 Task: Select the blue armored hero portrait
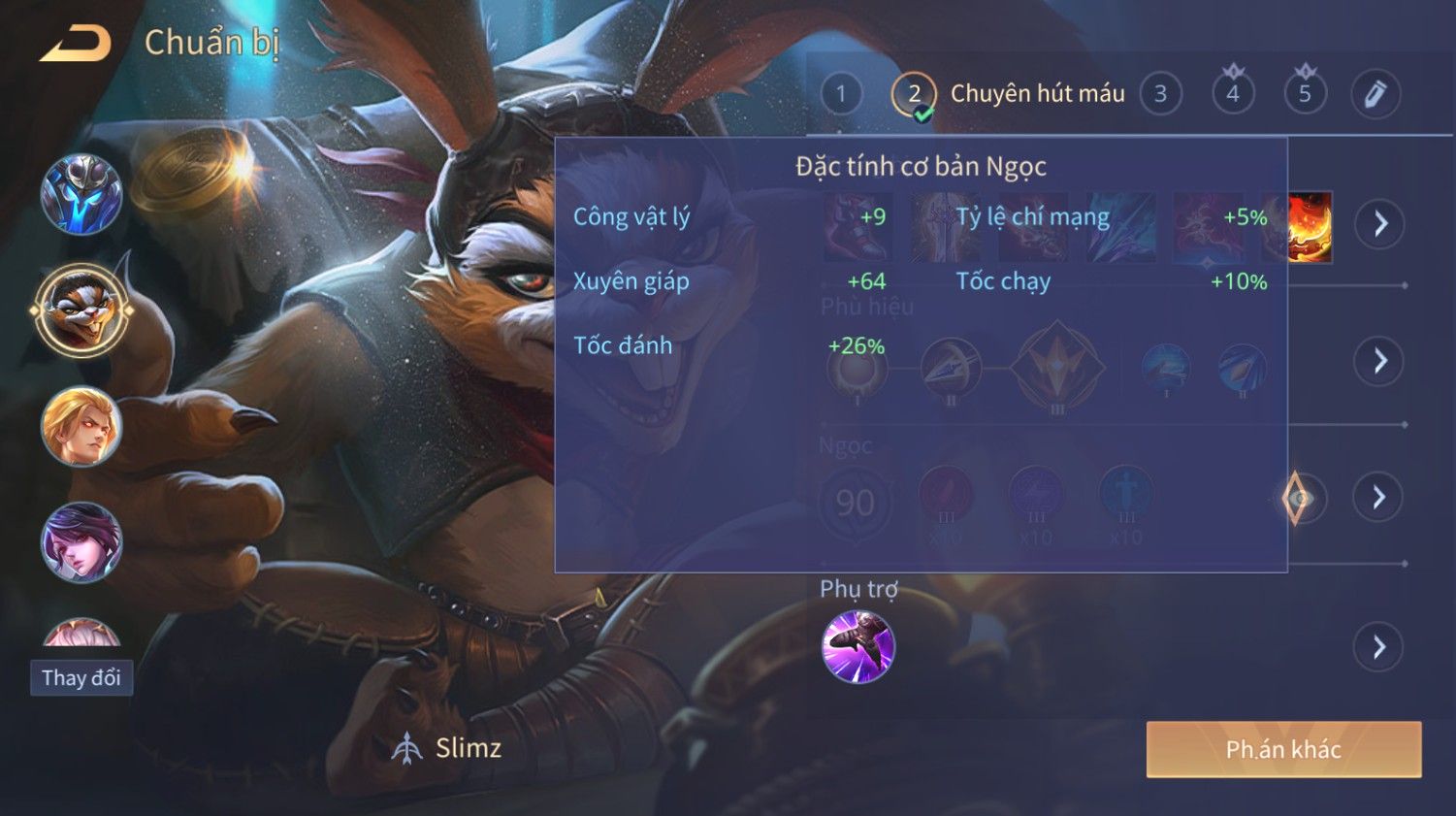pos(81,195)
